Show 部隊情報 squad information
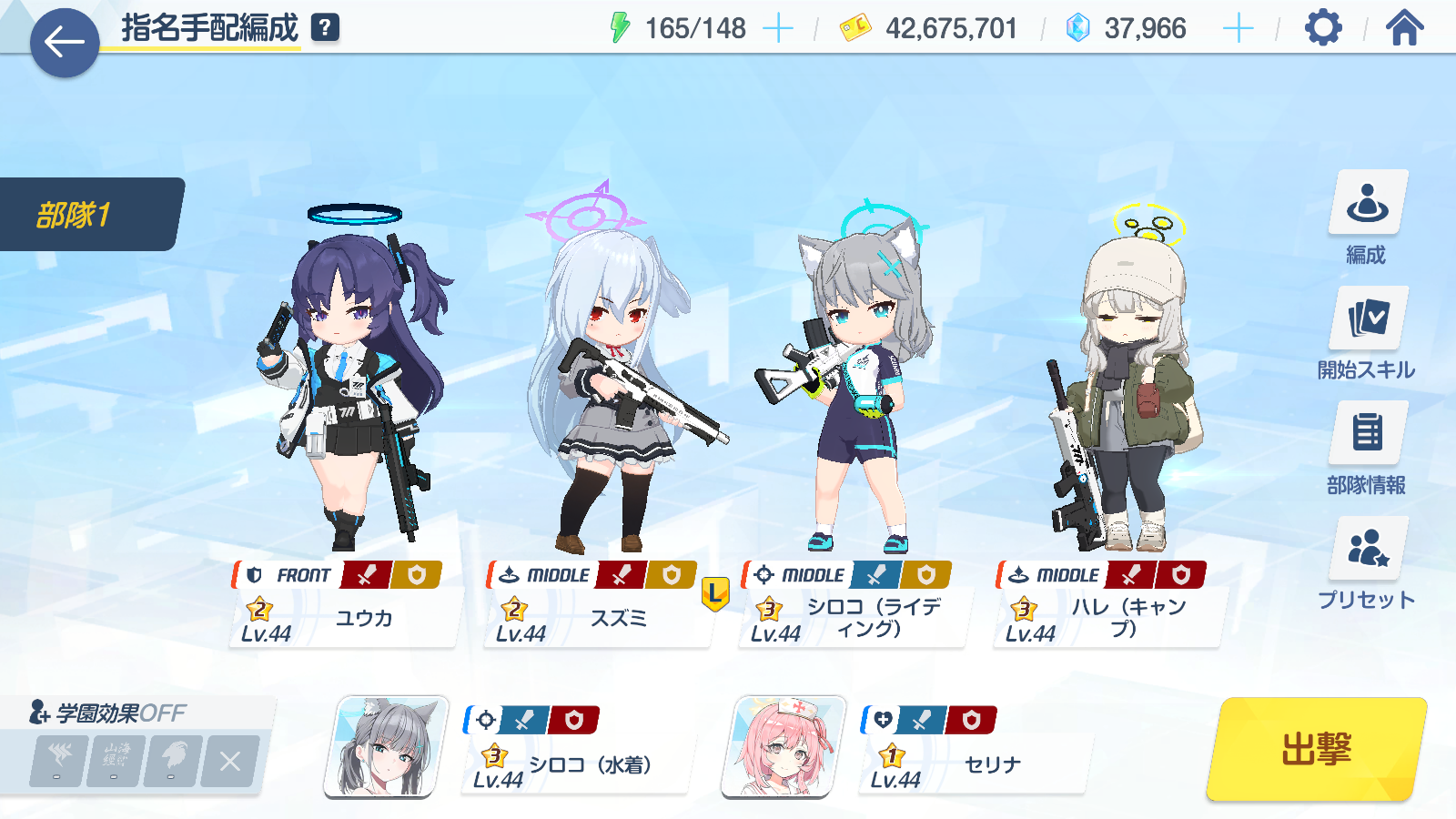 coord(1367,449)
